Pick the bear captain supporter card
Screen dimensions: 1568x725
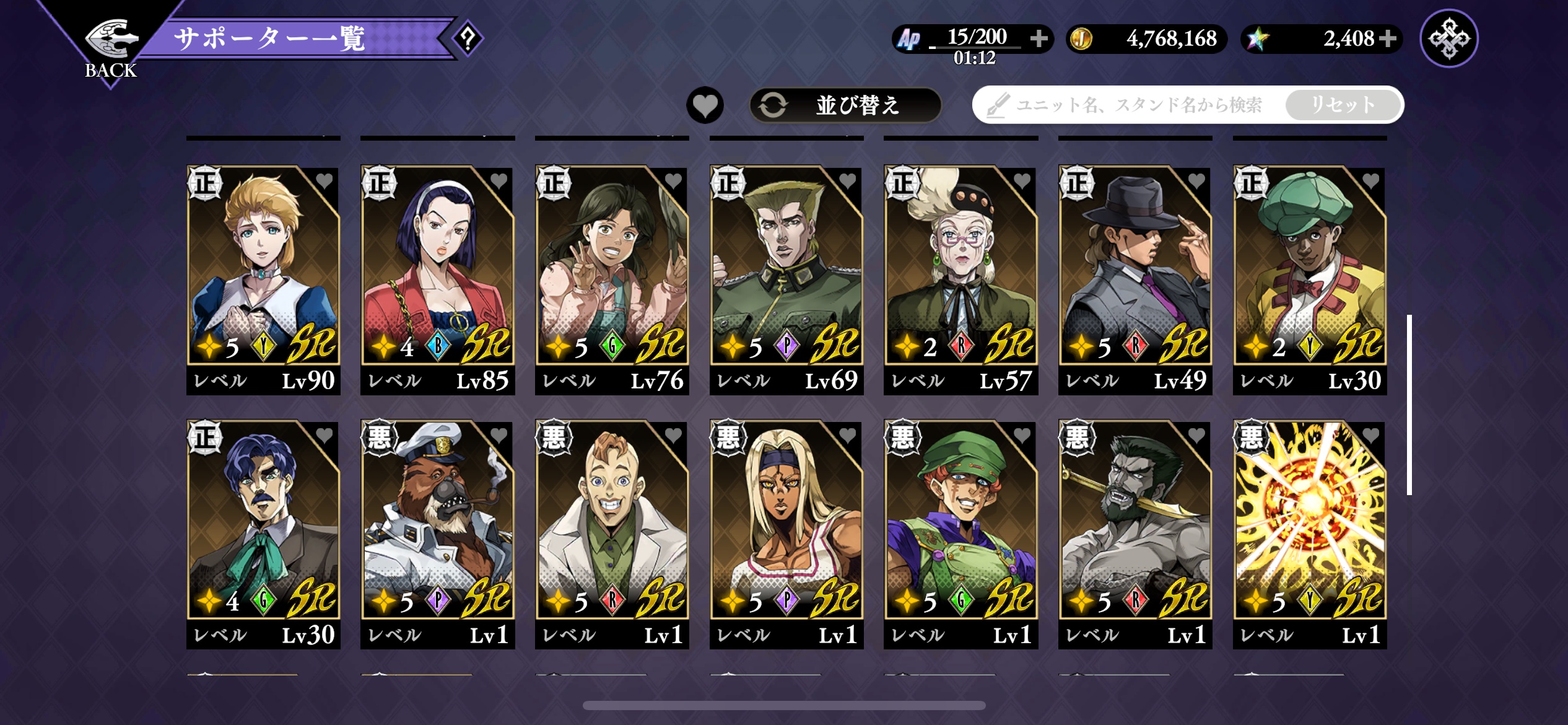pos(437,533)
